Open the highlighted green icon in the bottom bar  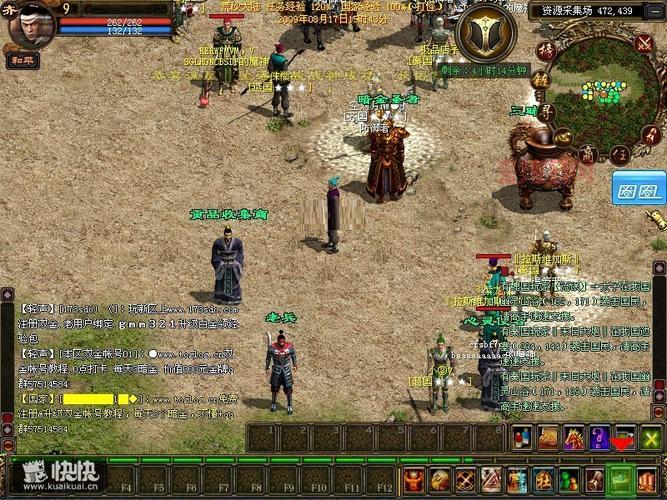tap(620, 478)
